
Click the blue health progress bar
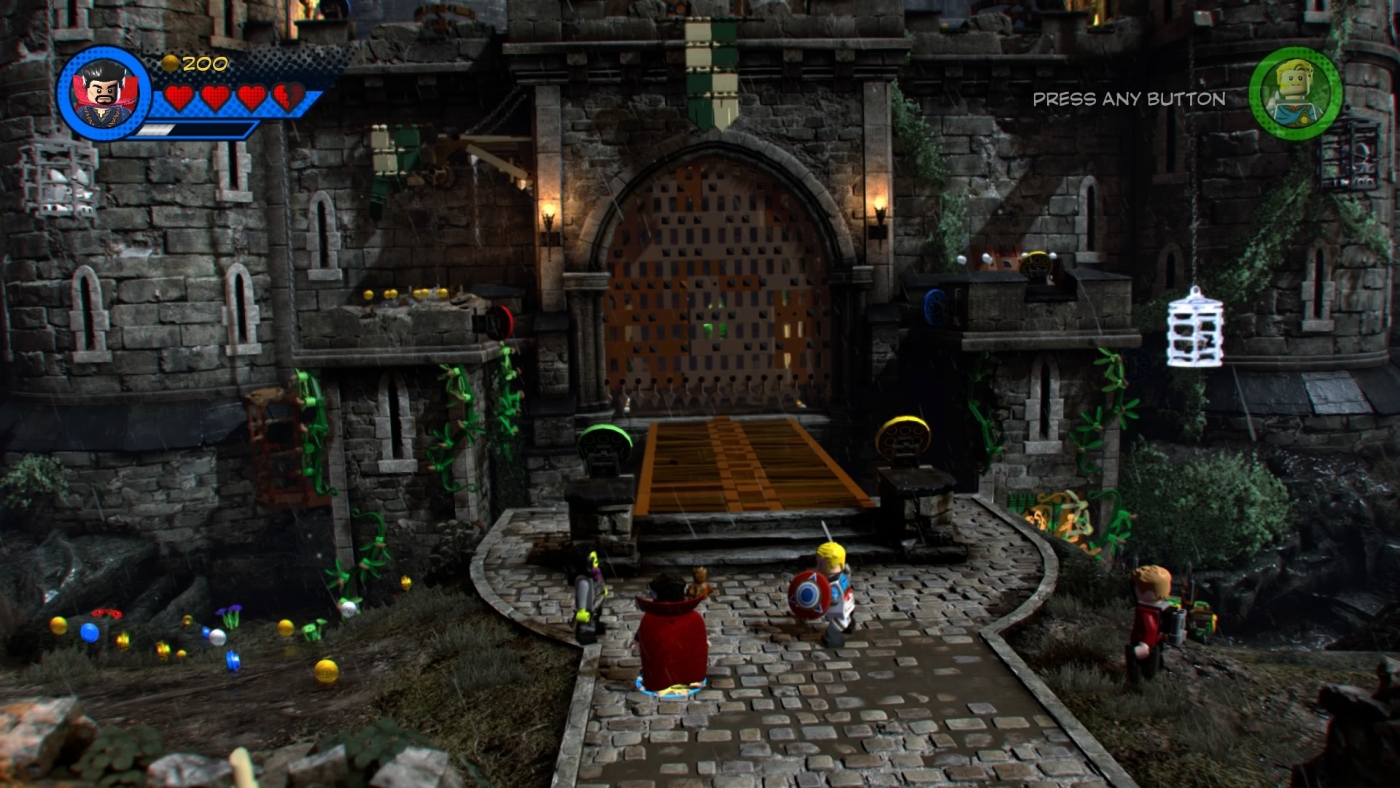point(200,128)
